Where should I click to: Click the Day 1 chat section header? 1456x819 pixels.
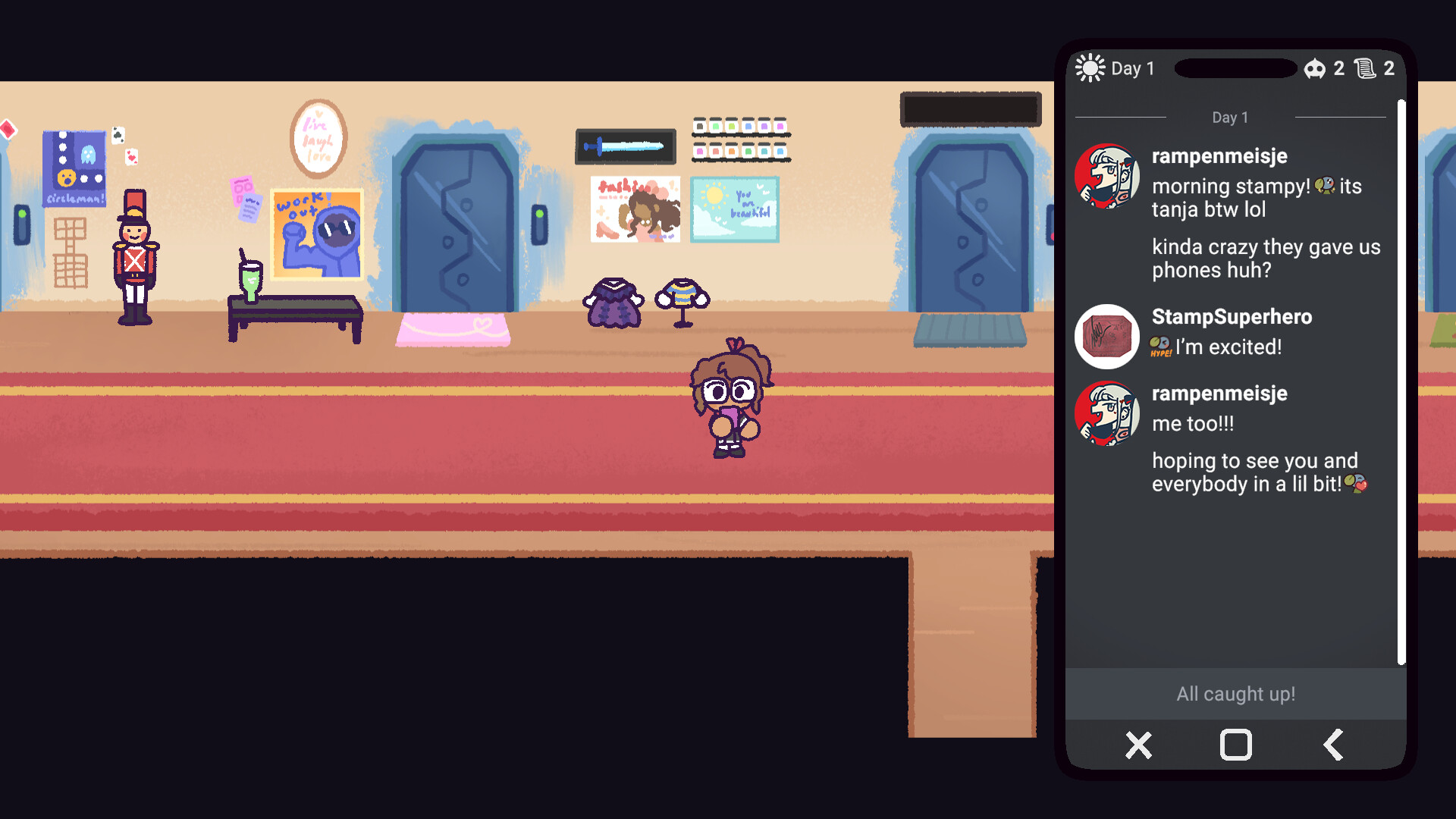1229,118
